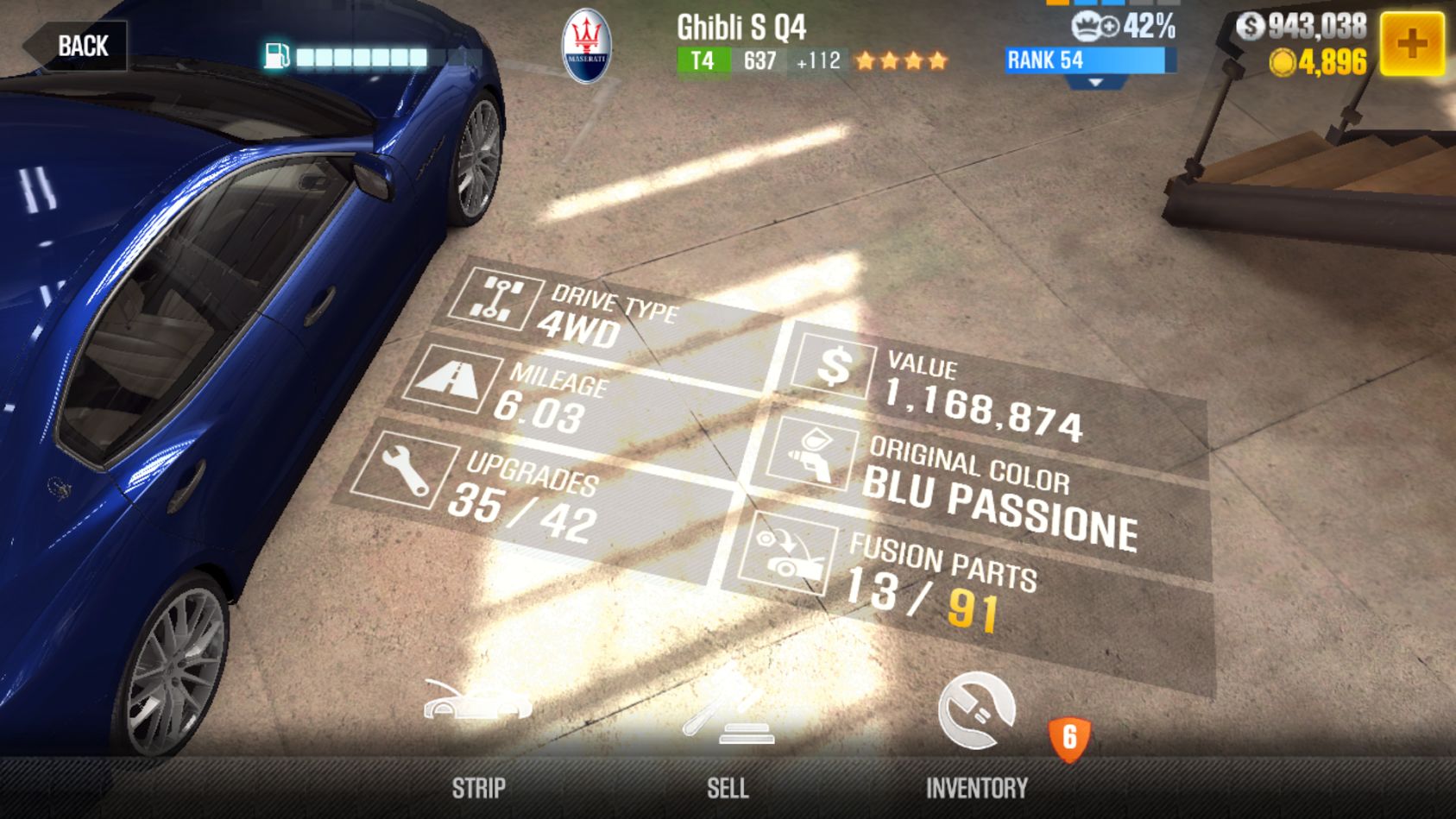Open the Inventory
This screenshot has width=1456, height=819.
pos(977,734)
